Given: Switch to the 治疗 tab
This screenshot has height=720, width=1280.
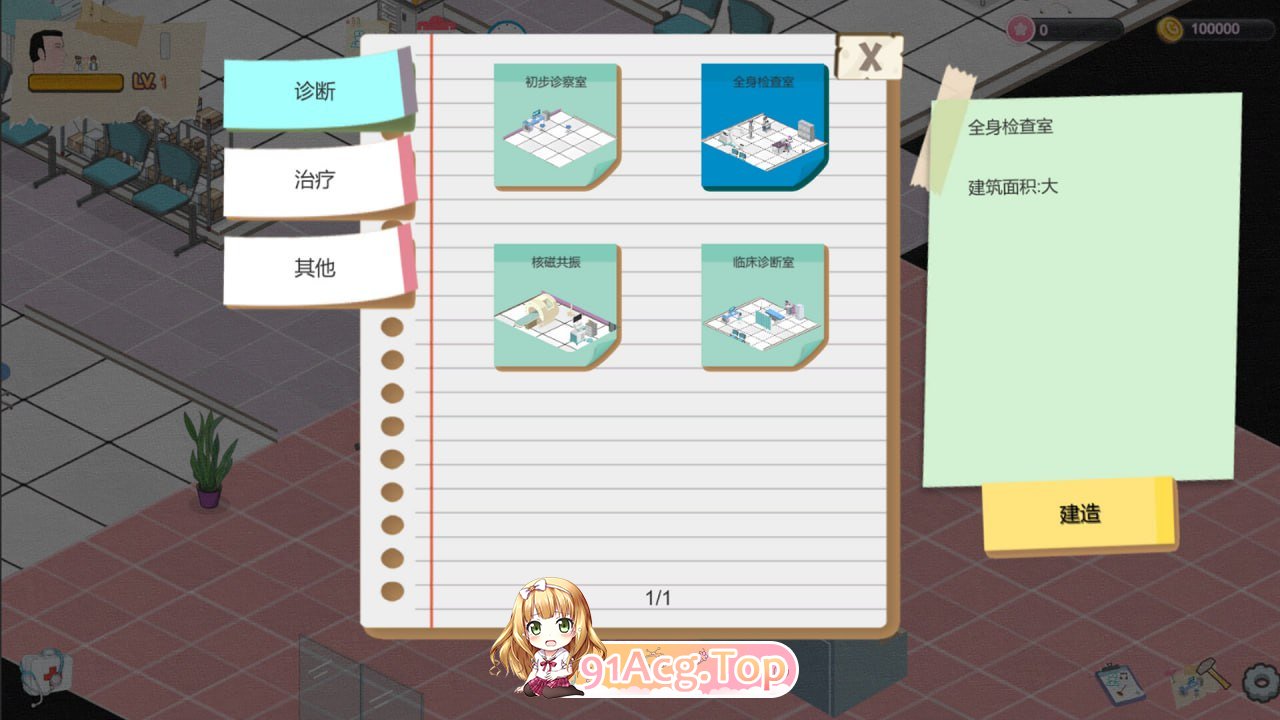Looking at the screenshot, I should [313, 179].
